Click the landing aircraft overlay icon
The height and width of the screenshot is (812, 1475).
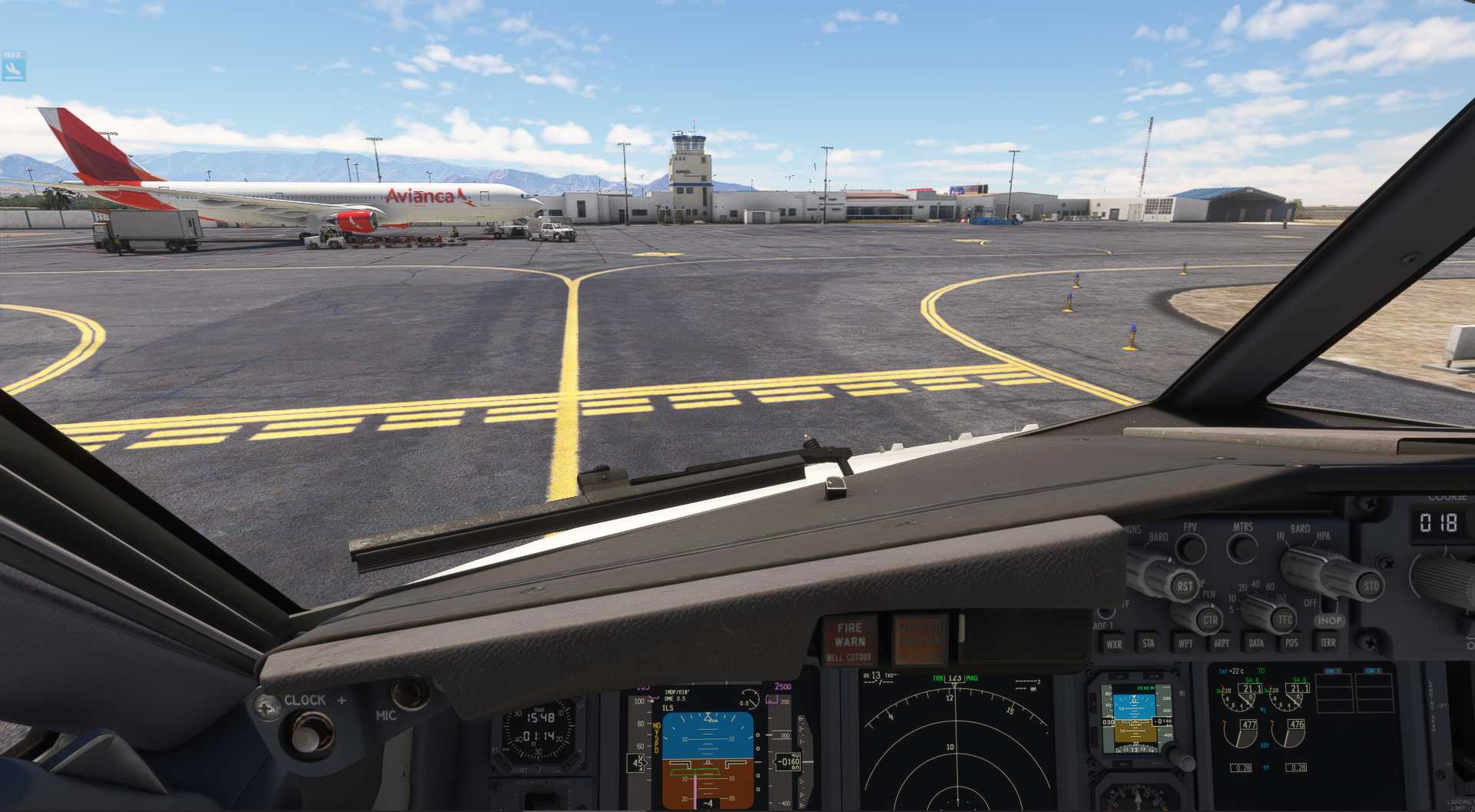click(14, 68)
